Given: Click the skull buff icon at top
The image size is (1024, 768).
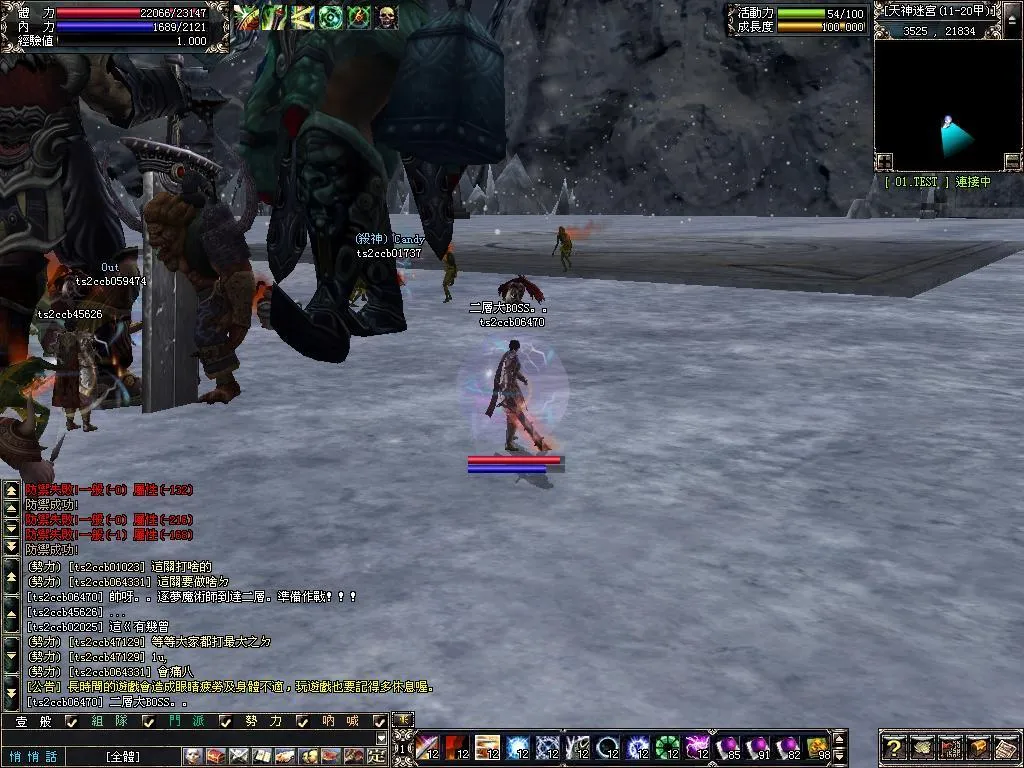Looking at the screenshot, I should [x=385, y=17].
